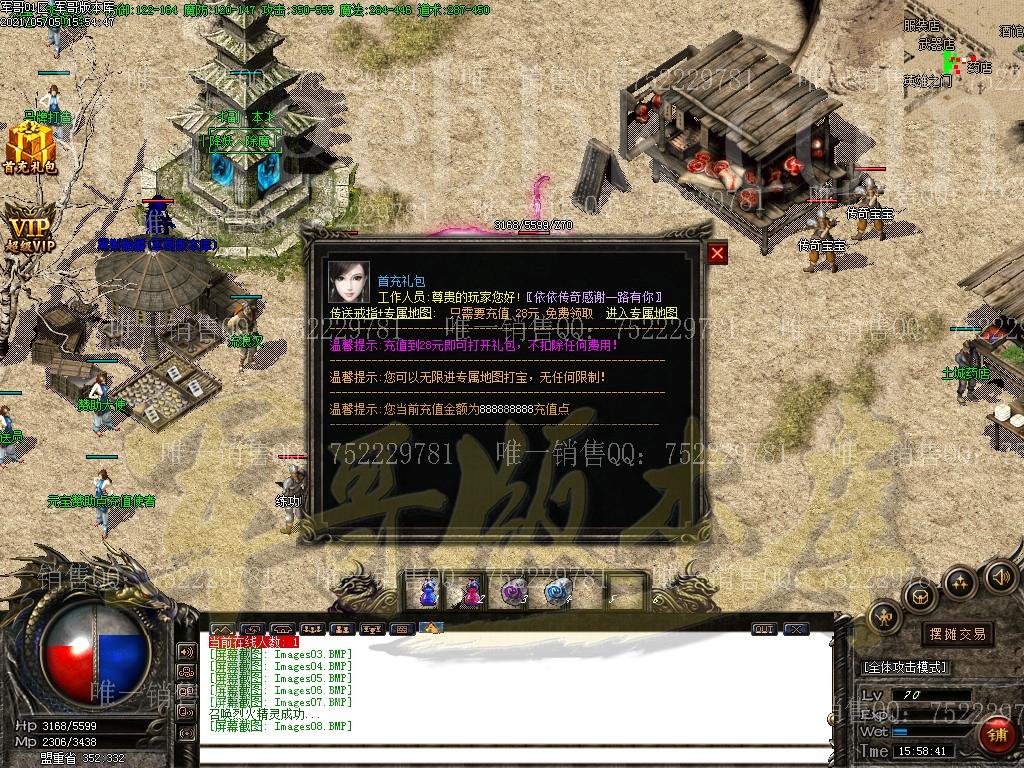Click the red 铺 shop button
The width and height of the screenshot is (1024, 768).
pos(995,737)
